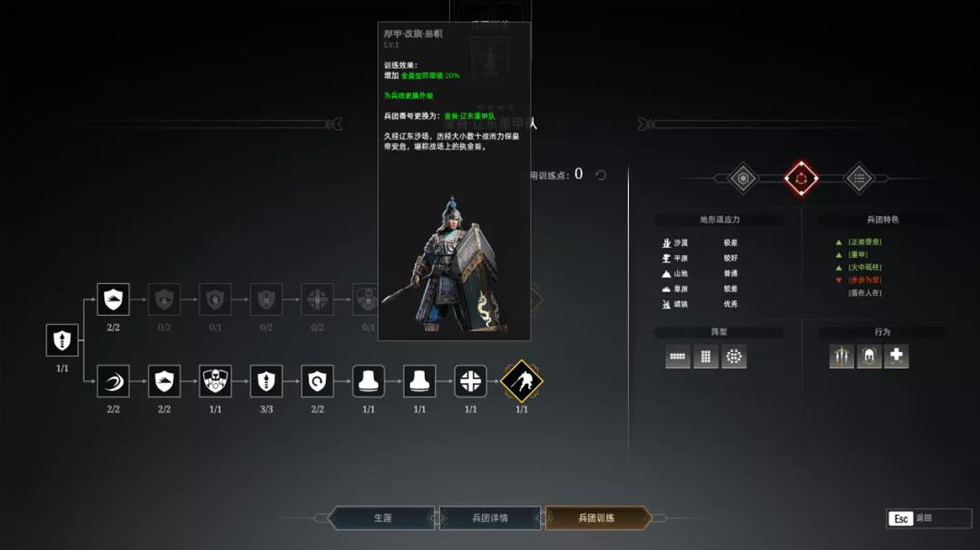This screenshot has width=980, height=550.
Task: Select the red circular diamond panel tab
Action: coord(801,178)
